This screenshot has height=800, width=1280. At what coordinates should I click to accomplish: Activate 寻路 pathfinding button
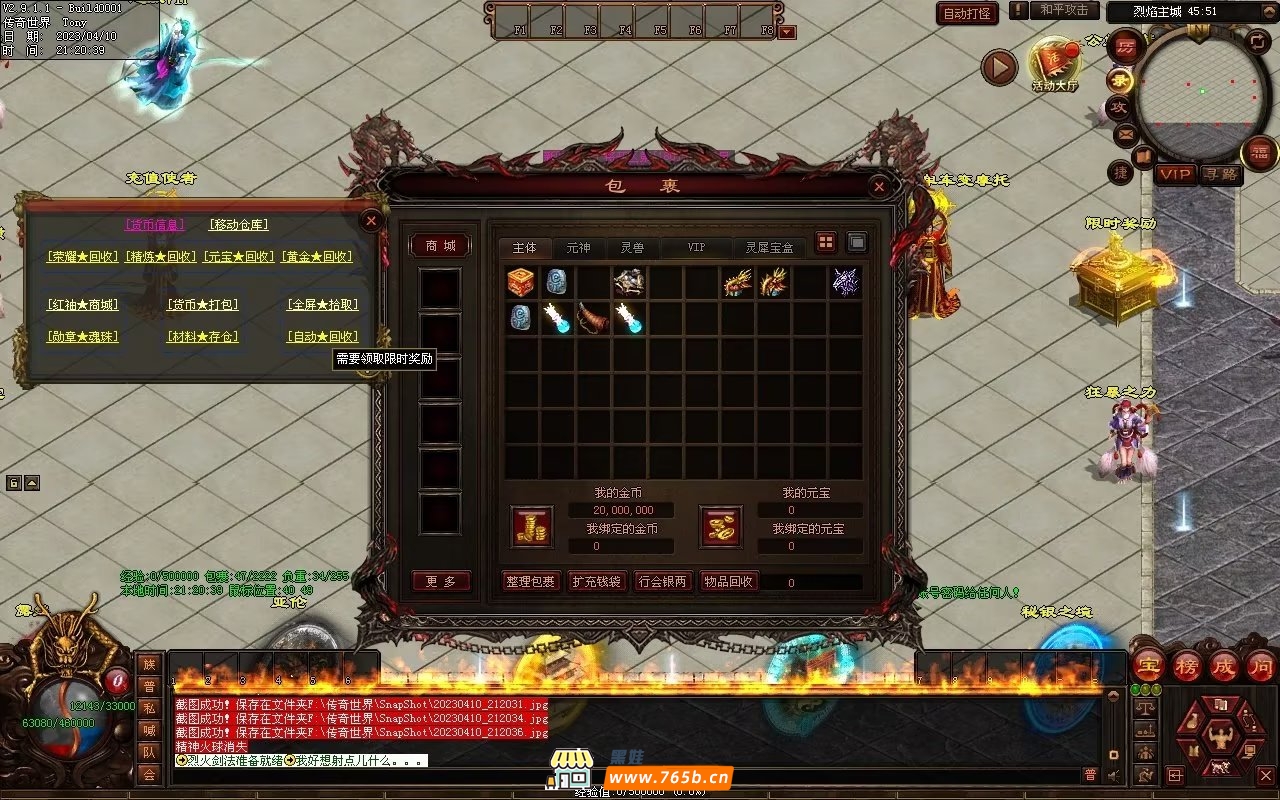coord(1220,174)
